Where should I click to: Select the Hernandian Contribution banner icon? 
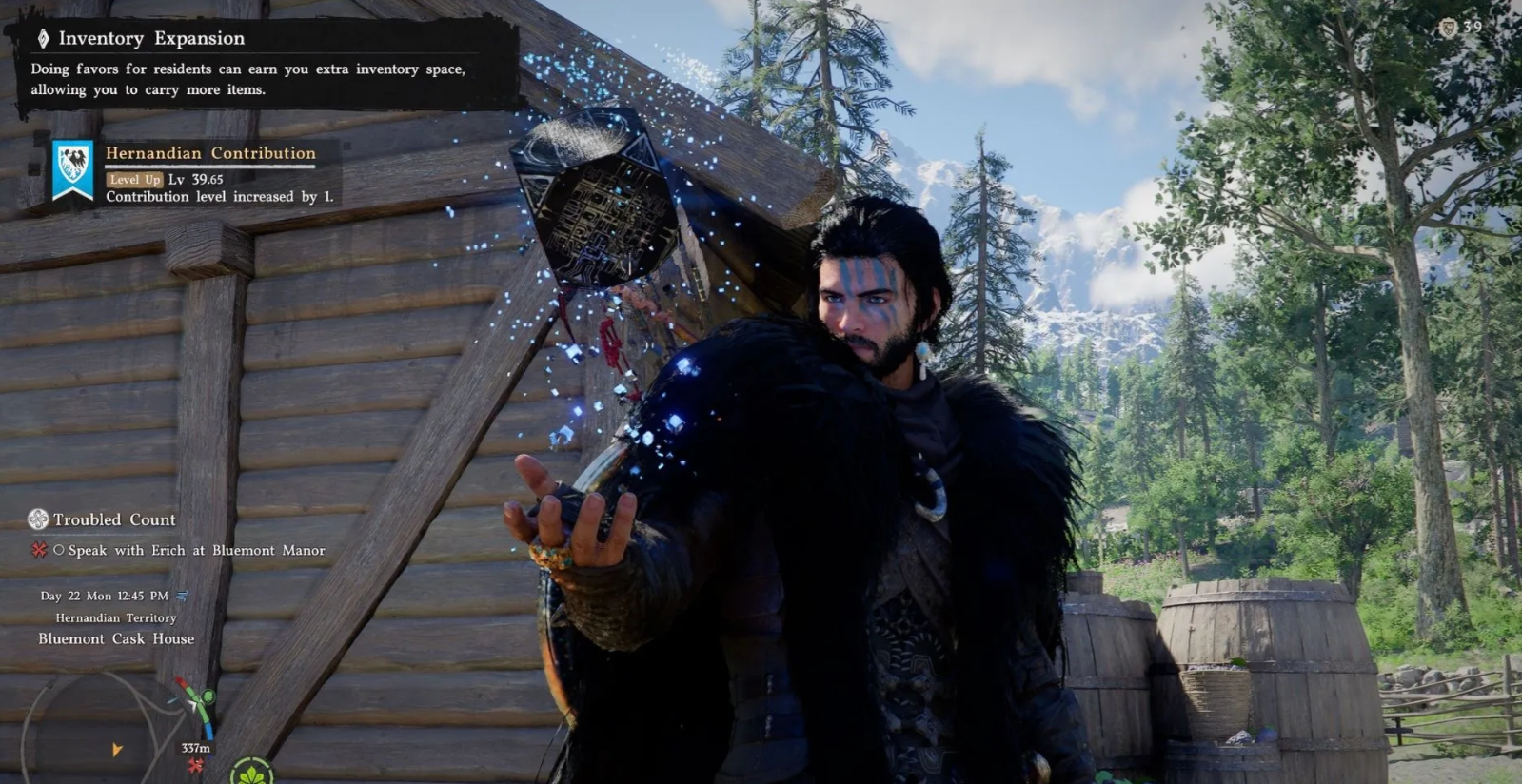(x=73, y=171)
